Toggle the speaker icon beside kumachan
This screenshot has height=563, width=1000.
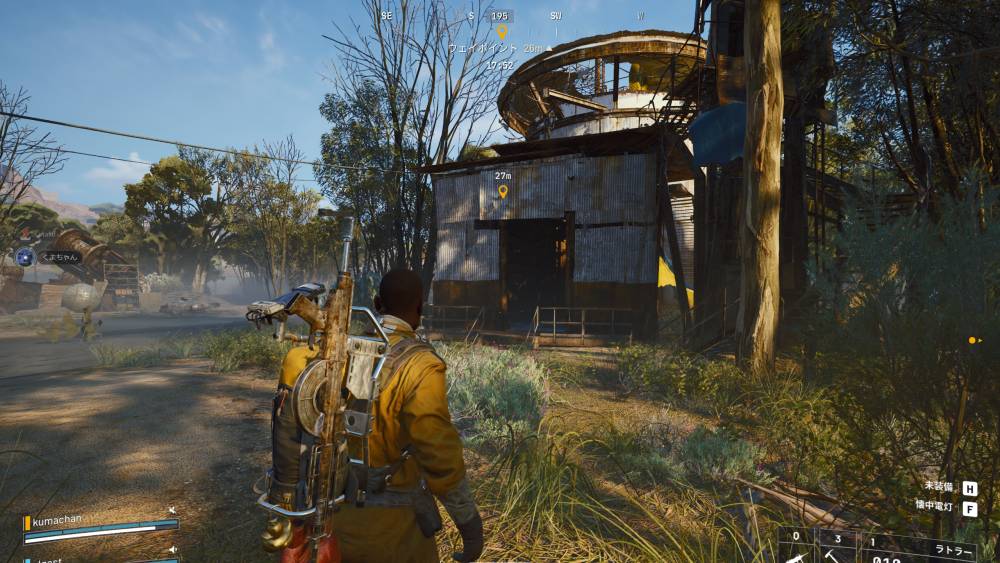172,510
